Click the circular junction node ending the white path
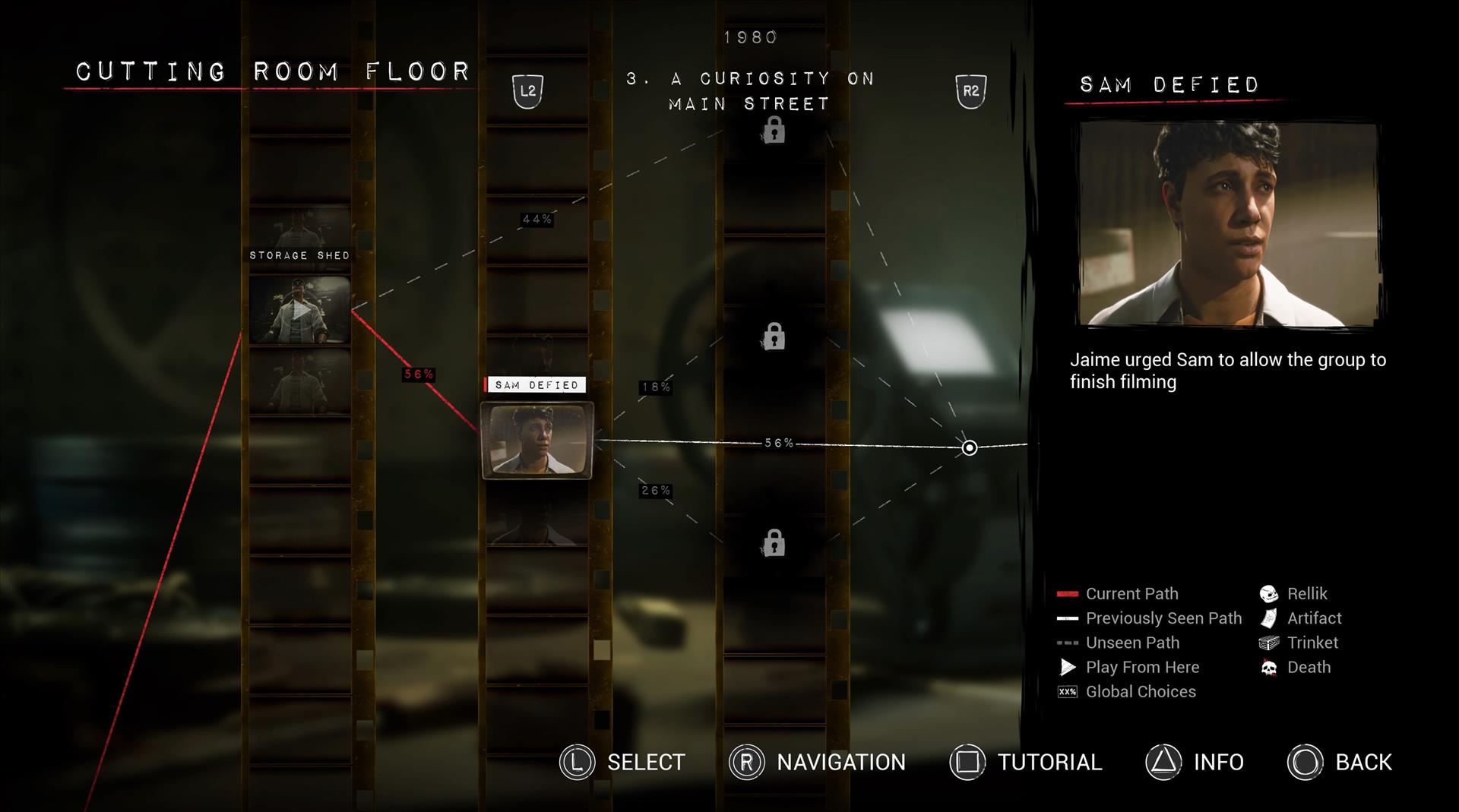 coord(970,447)
